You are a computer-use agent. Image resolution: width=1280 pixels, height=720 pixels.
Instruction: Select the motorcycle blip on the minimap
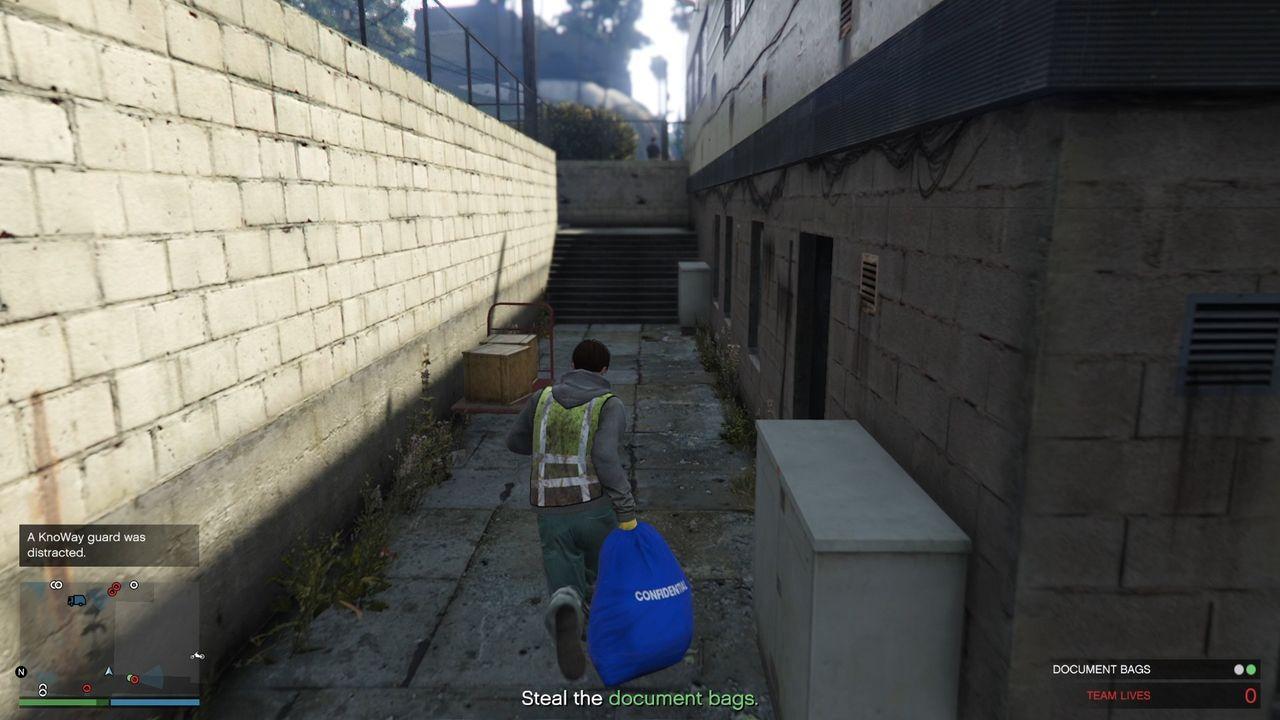pos(197,656)
